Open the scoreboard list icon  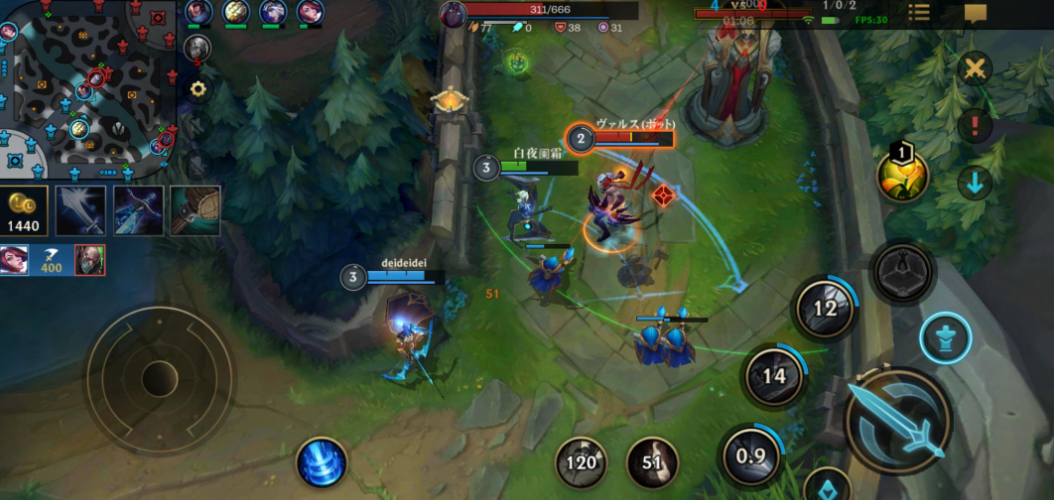[918, 13]
